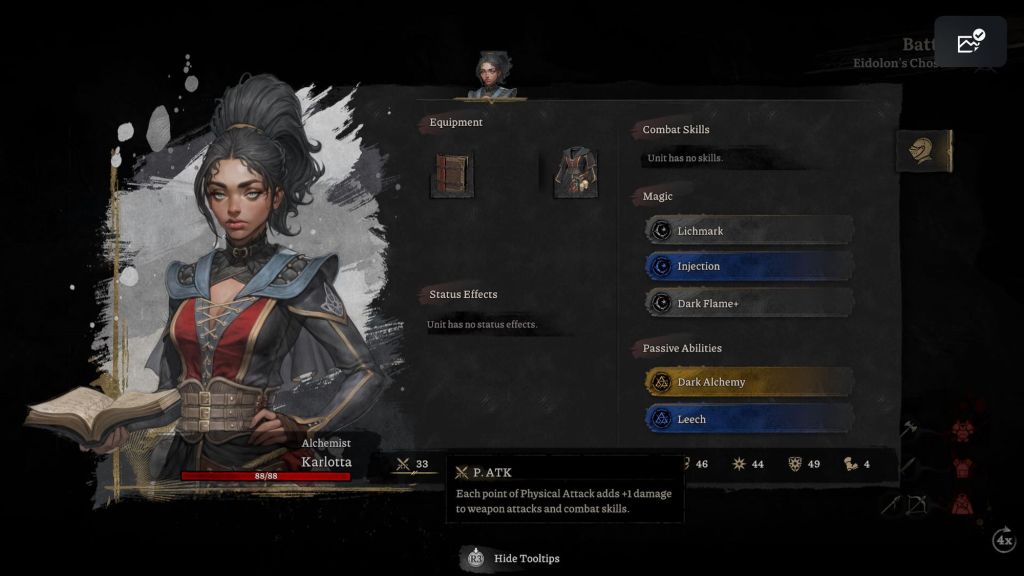Select the P. ATK stat with crossed swords
The height and width of the screenshot is (576, 1024).
(x=413, y=464)
